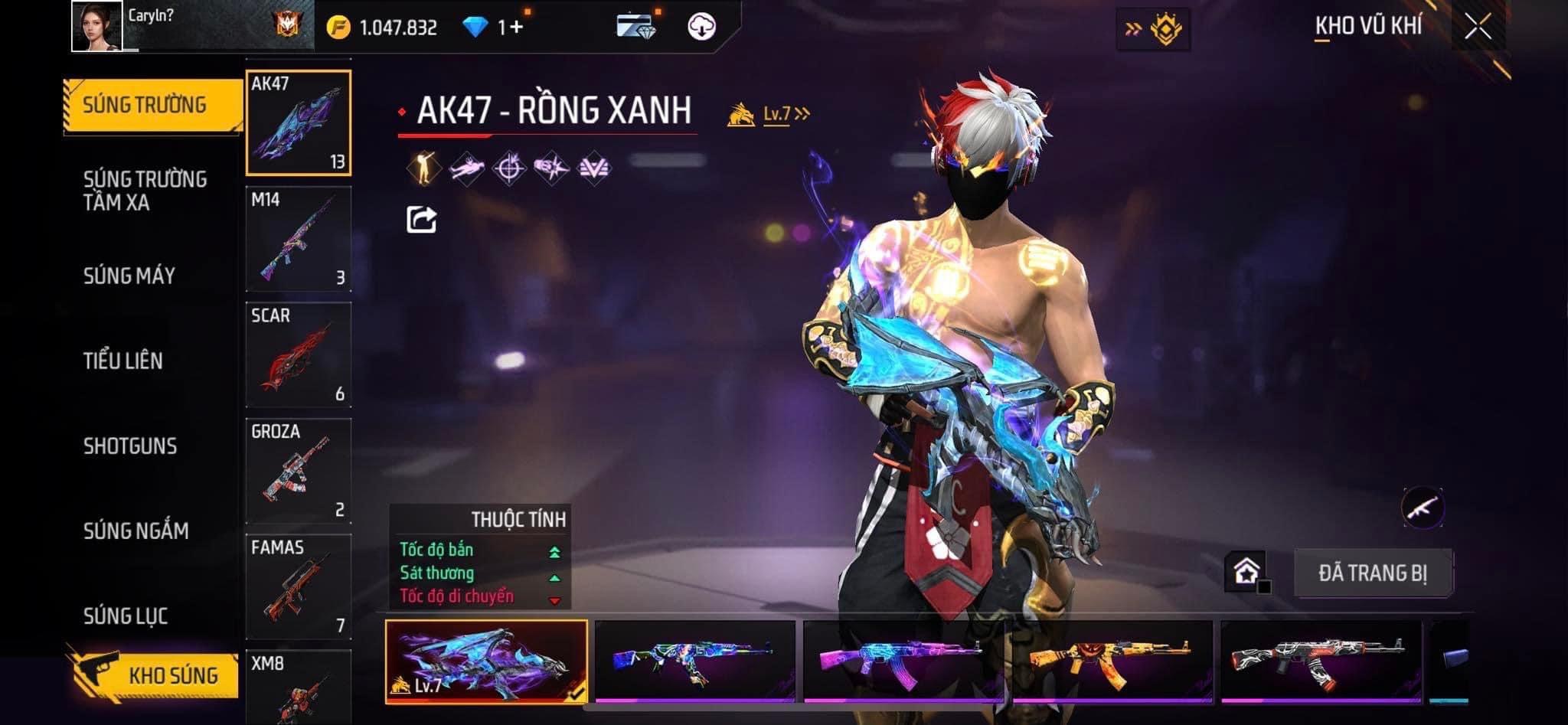This screenshot has width=1568, height=725.
Task: Open the cloud download icon
Action: pyautogui.click(x=701, y=28)
